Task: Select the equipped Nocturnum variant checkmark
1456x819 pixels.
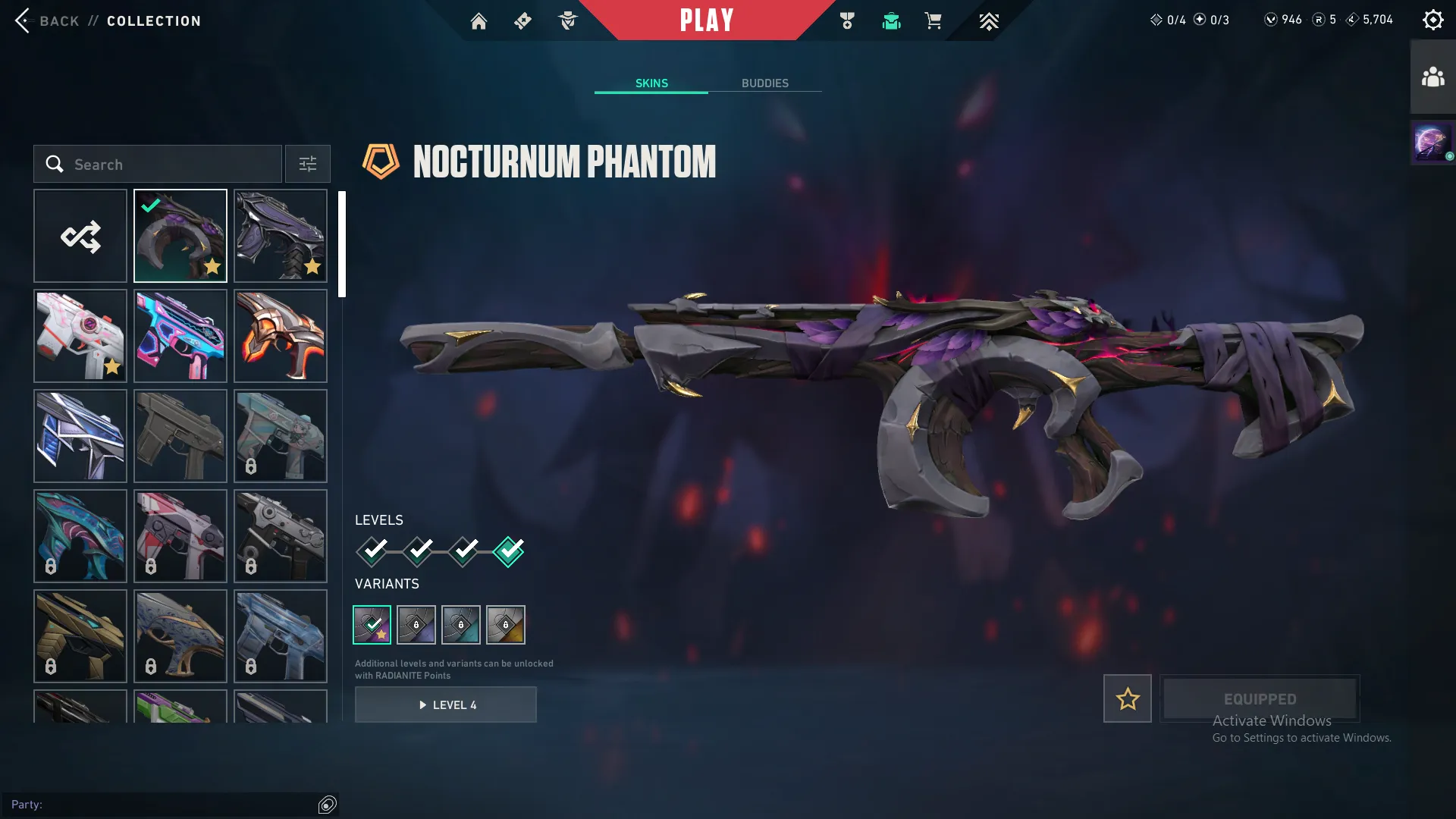Action: (372, 624)
